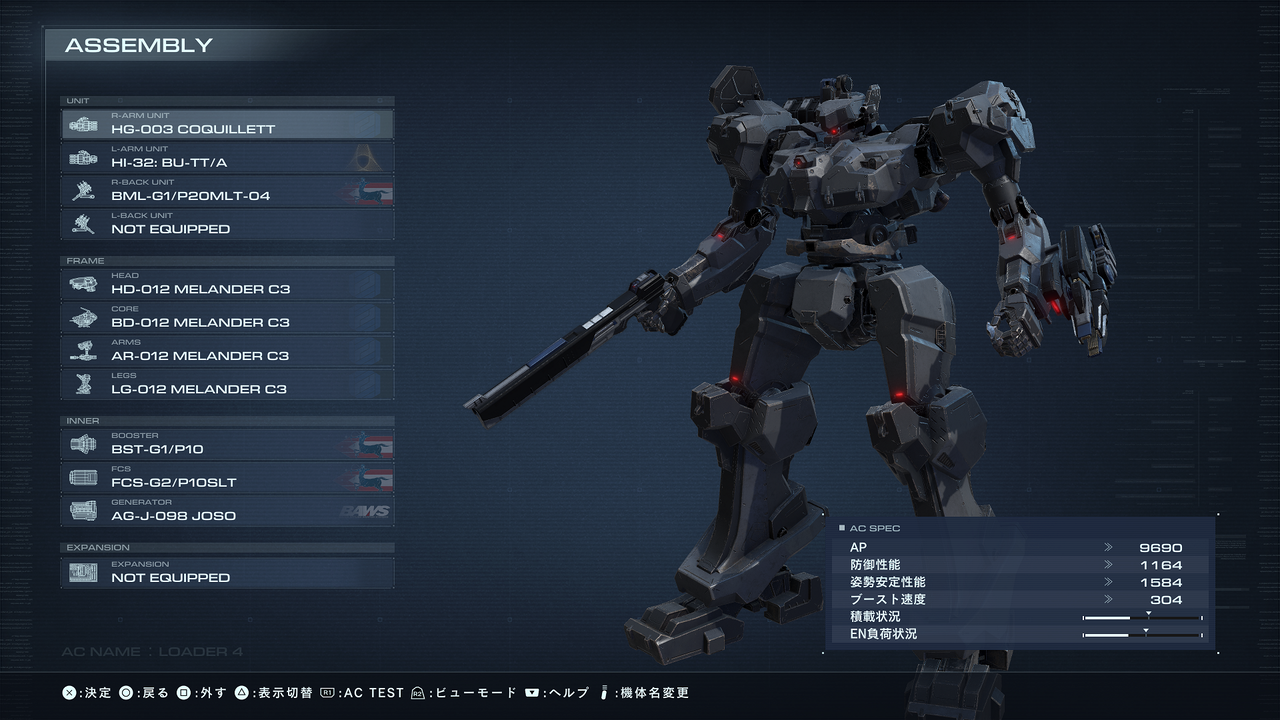Choose the R-BACK UNIT BML-G1/P20MLT-04 slot
The width and height of the screenshot is (1280, 720).
(227, 191)
